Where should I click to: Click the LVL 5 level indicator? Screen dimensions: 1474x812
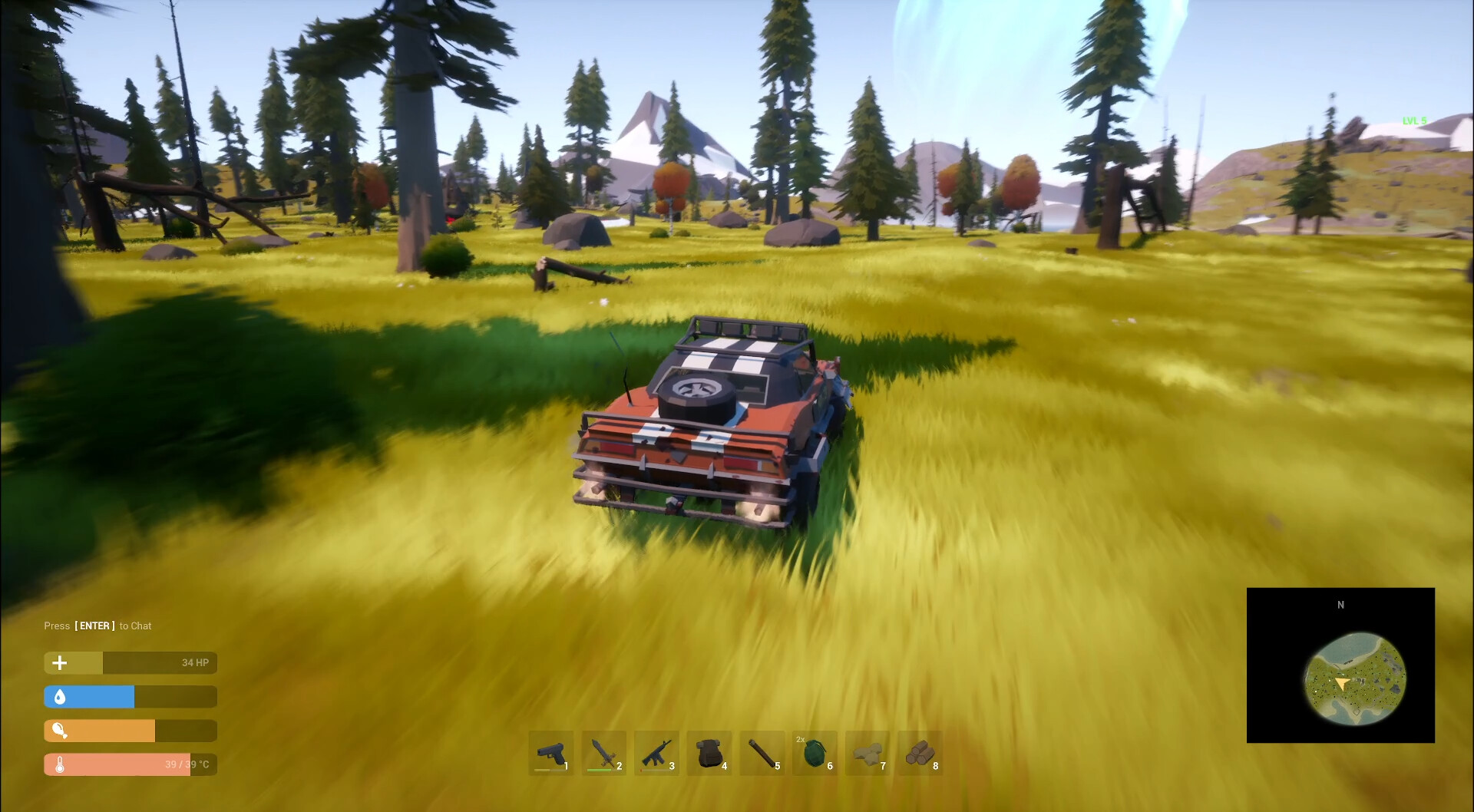[x=1414, y=120]
